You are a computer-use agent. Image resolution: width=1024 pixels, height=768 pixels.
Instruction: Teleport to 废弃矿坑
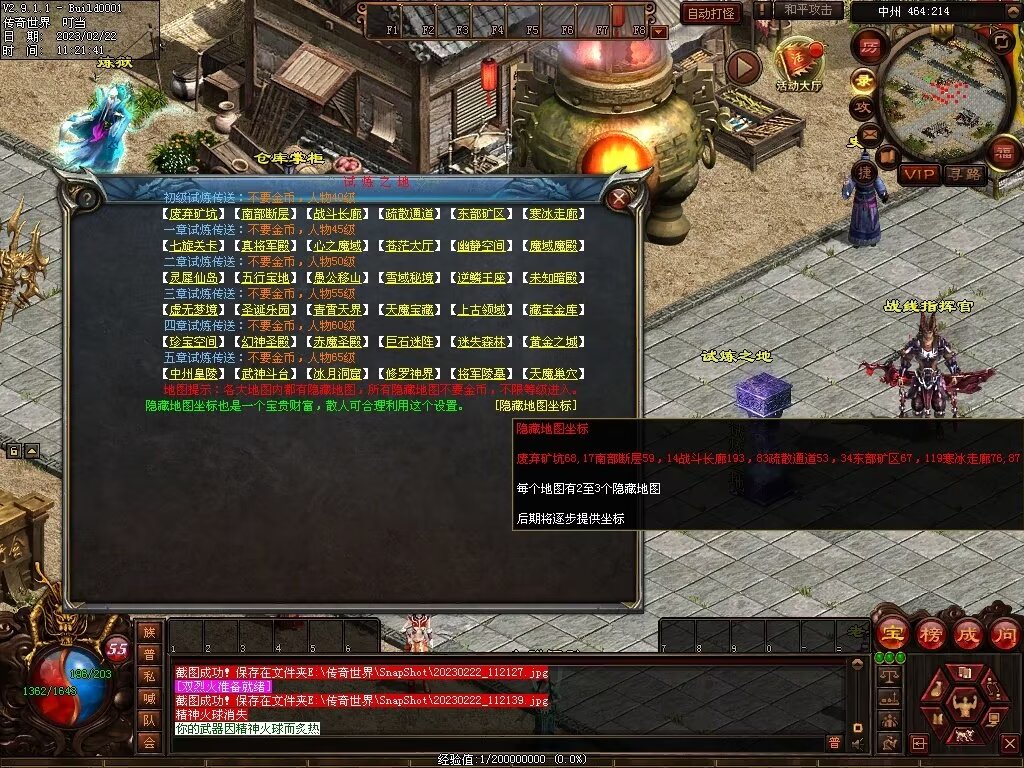coord(194,214)
